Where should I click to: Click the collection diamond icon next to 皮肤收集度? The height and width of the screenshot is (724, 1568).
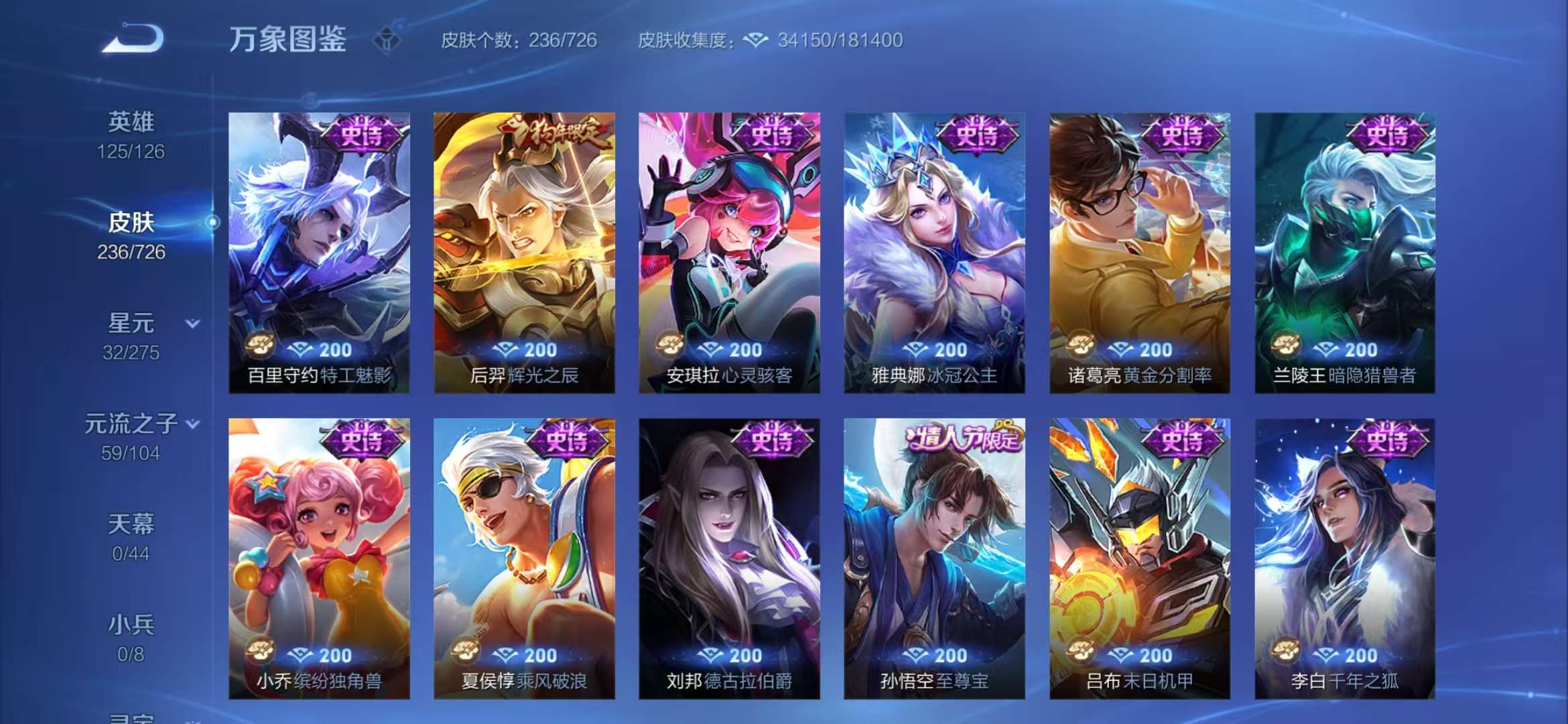(756, 40)
